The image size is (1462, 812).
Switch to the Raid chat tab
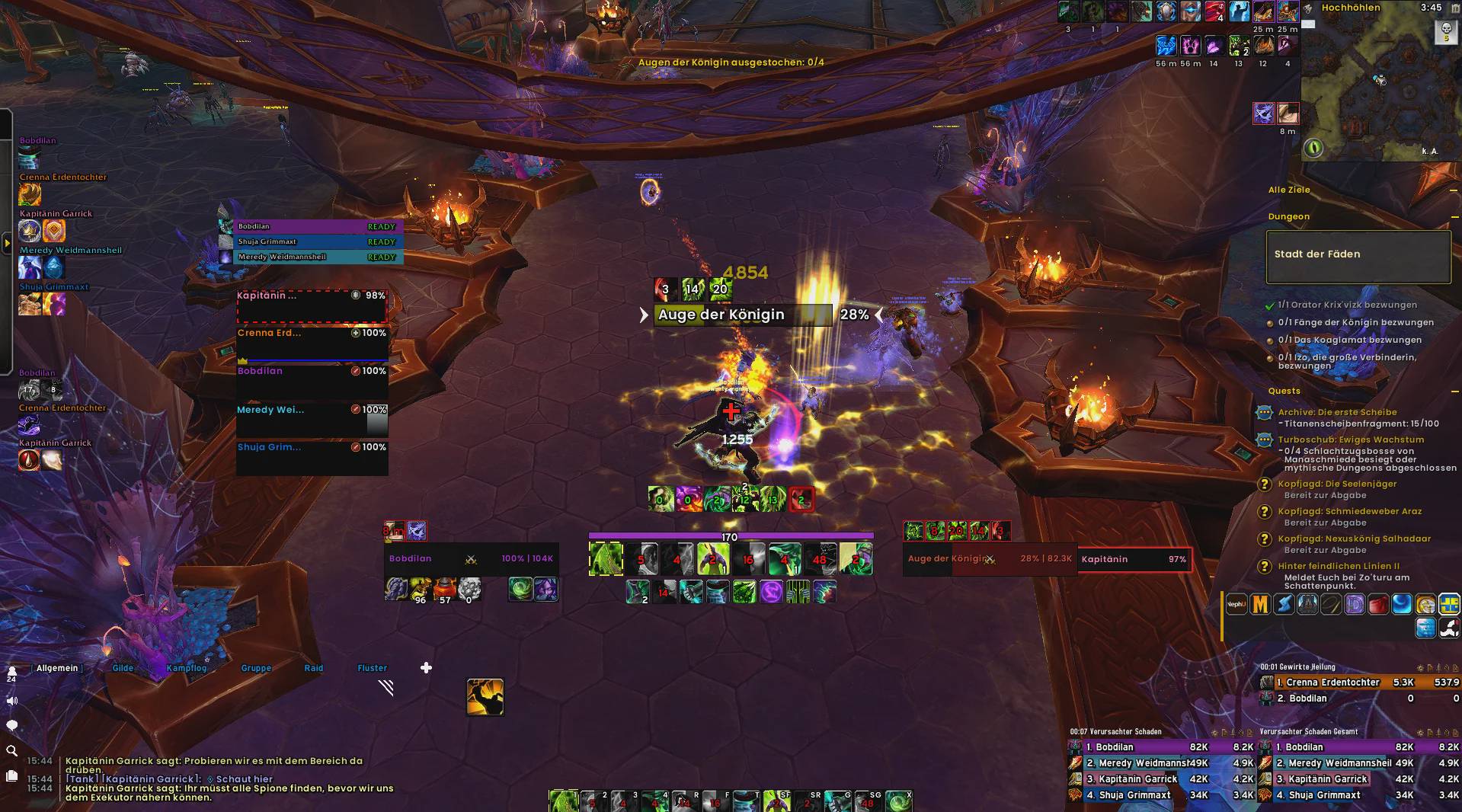[x=314, y=668]
